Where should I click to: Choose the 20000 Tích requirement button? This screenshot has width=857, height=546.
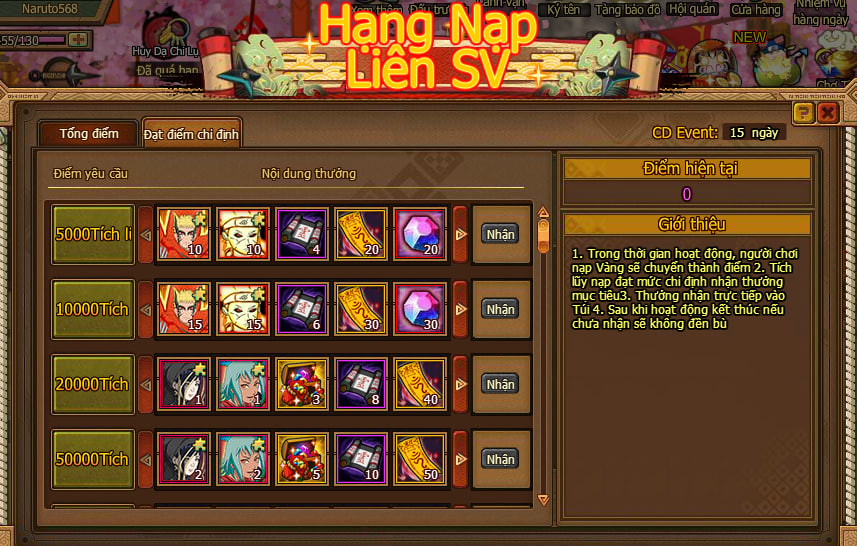[93, 384]
